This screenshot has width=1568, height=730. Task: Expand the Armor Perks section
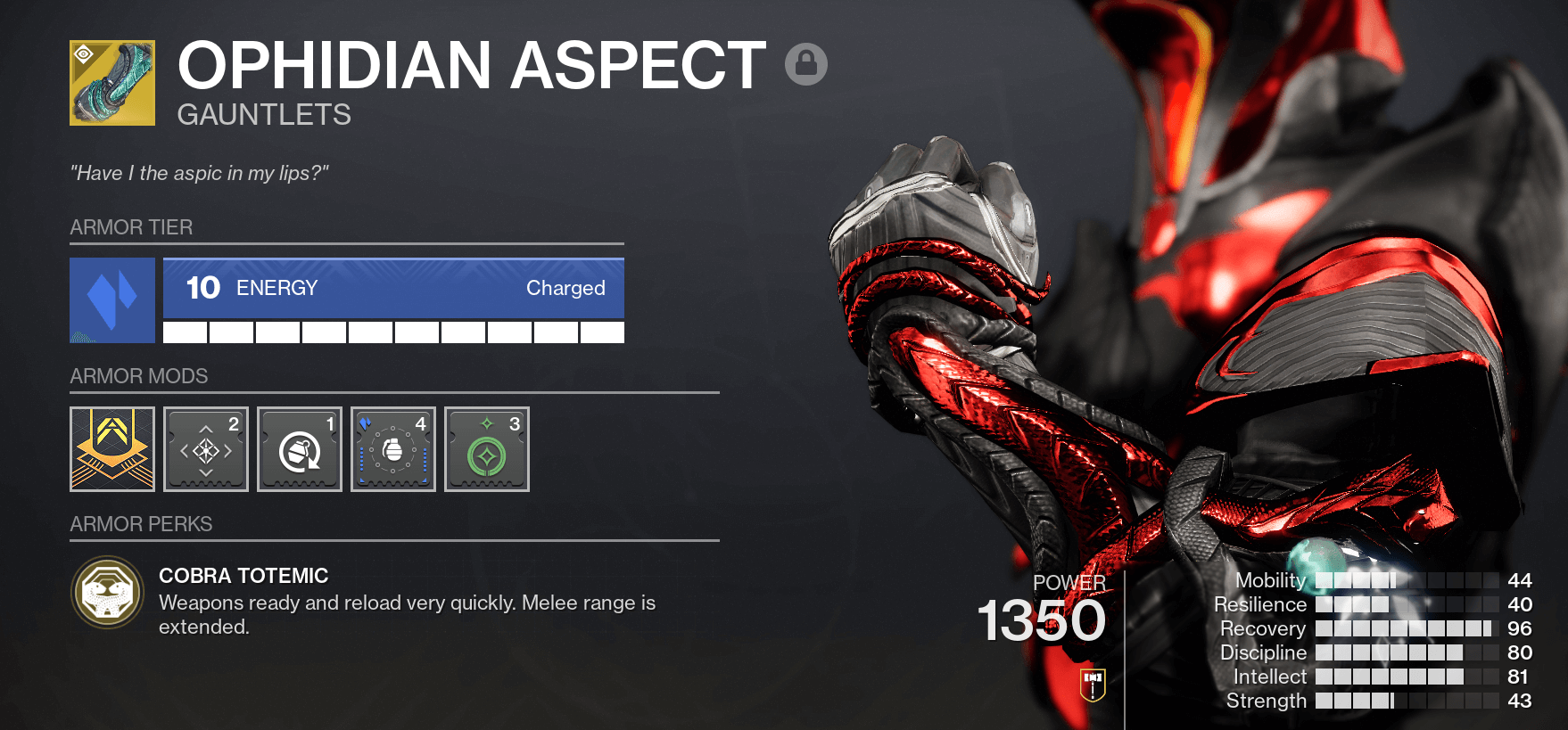click(140, 524)
